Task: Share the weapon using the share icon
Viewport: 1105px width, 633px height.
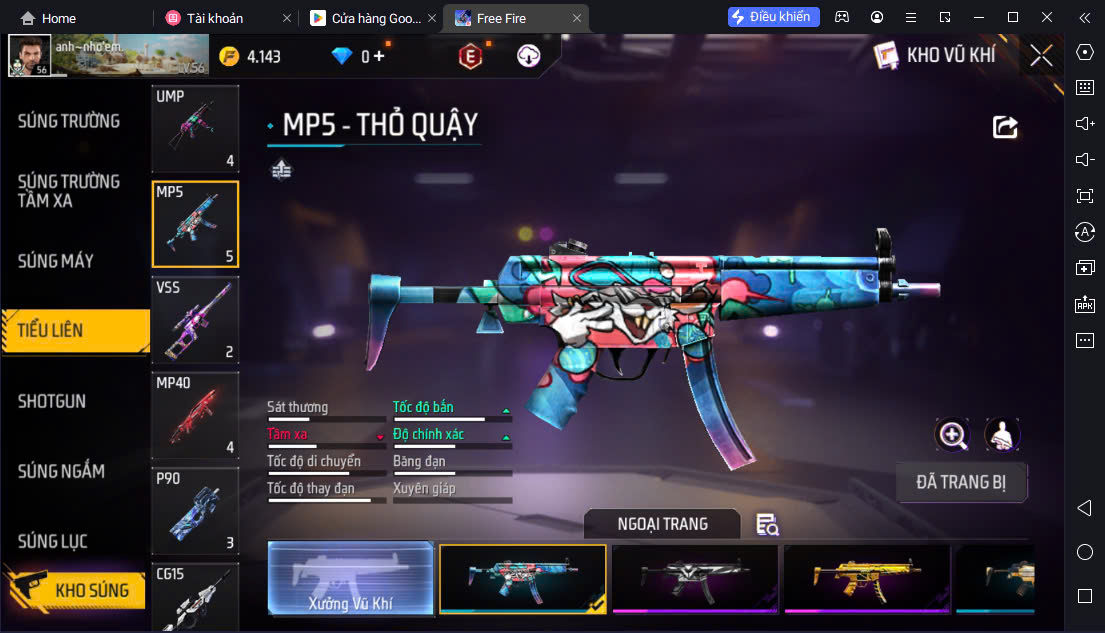Action: 1005,127
